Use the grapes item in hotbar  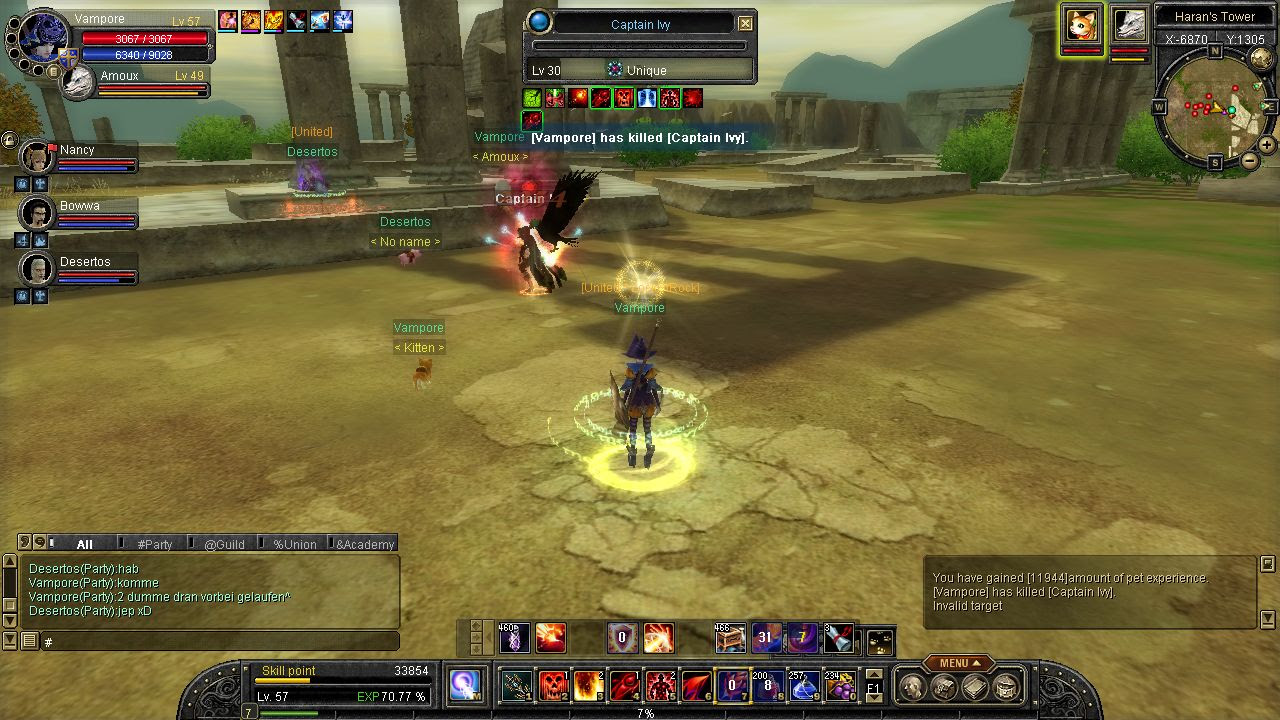pyautogui.click(x=840, y=685)
